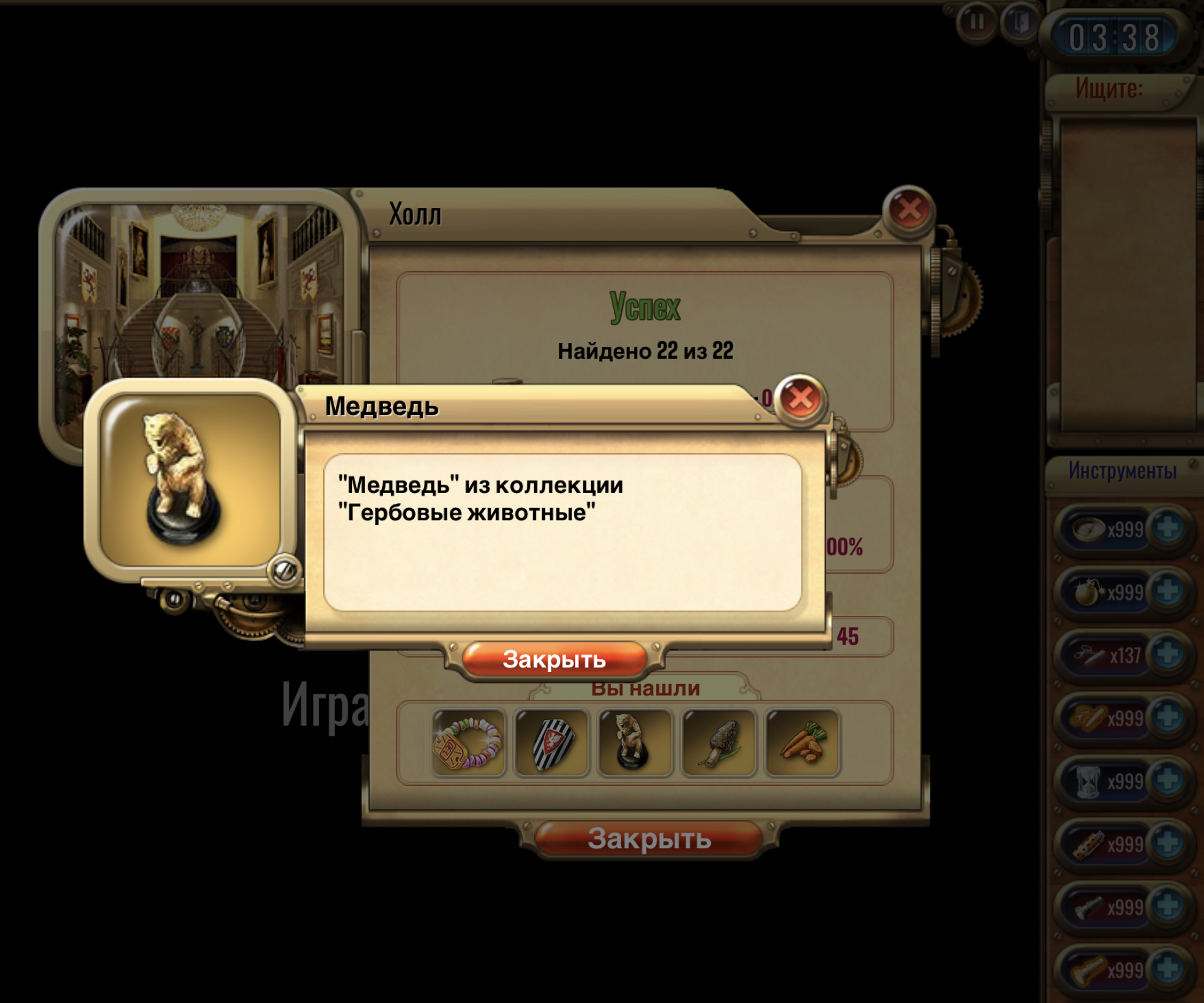Click the red X on the Медведь popup
The height and width of the screenshot is (1003, 1204).
800,398
